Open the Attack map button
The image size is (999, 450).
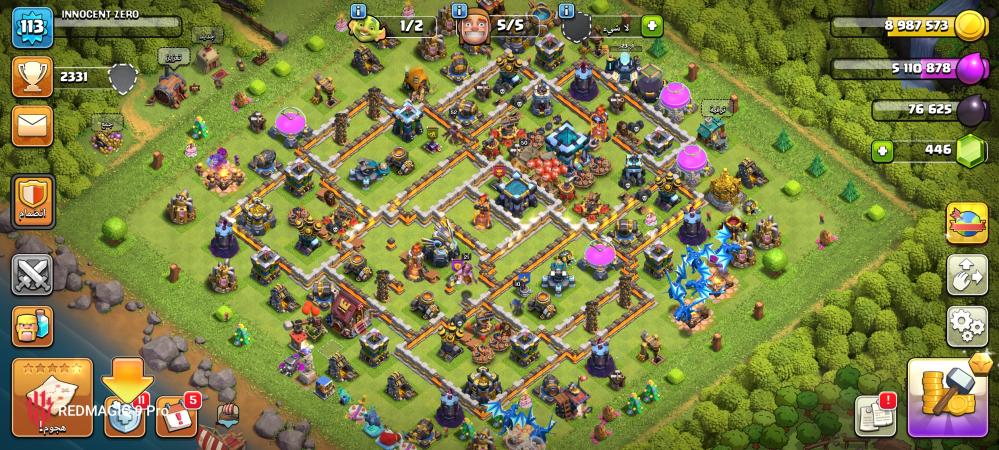point(52,398)
